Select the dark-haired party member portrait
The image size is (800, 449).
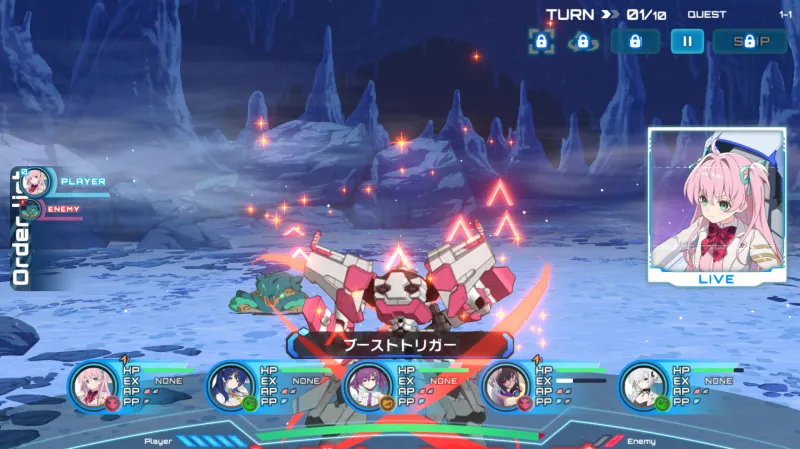click(x=507, y=385)
